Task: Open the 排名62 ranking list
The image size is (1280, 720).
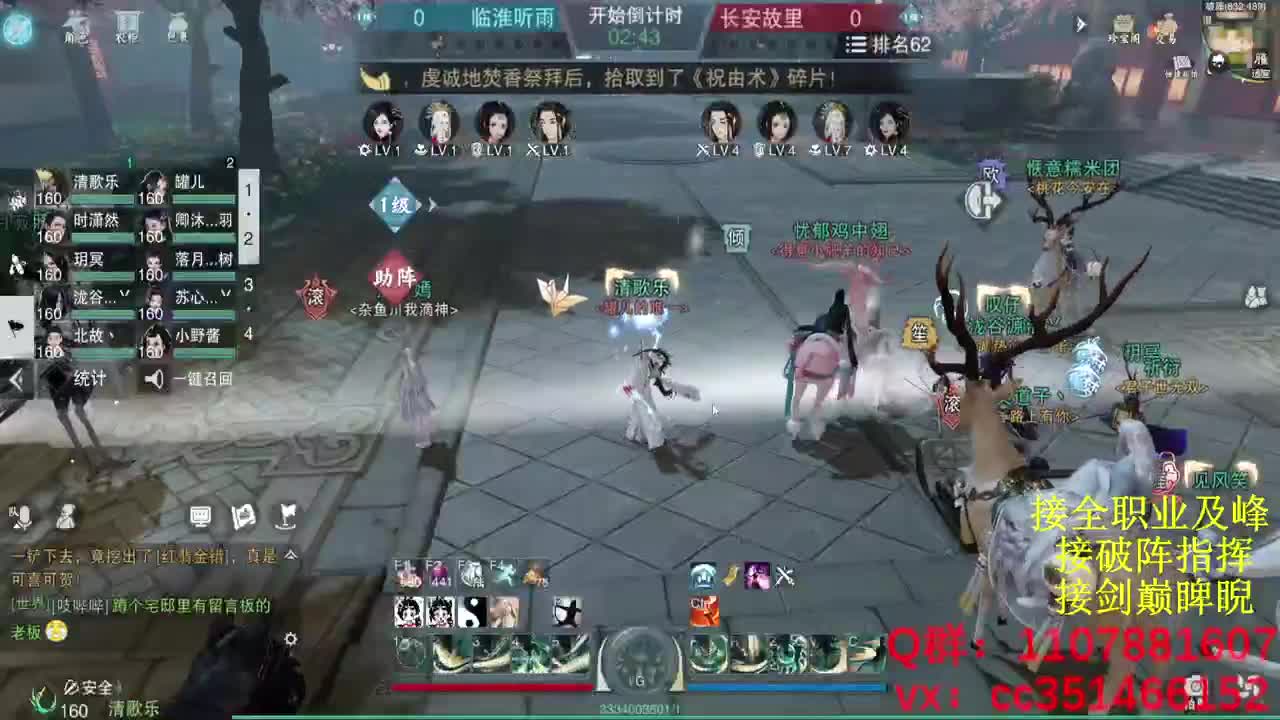Action: [x=878, y=46]
